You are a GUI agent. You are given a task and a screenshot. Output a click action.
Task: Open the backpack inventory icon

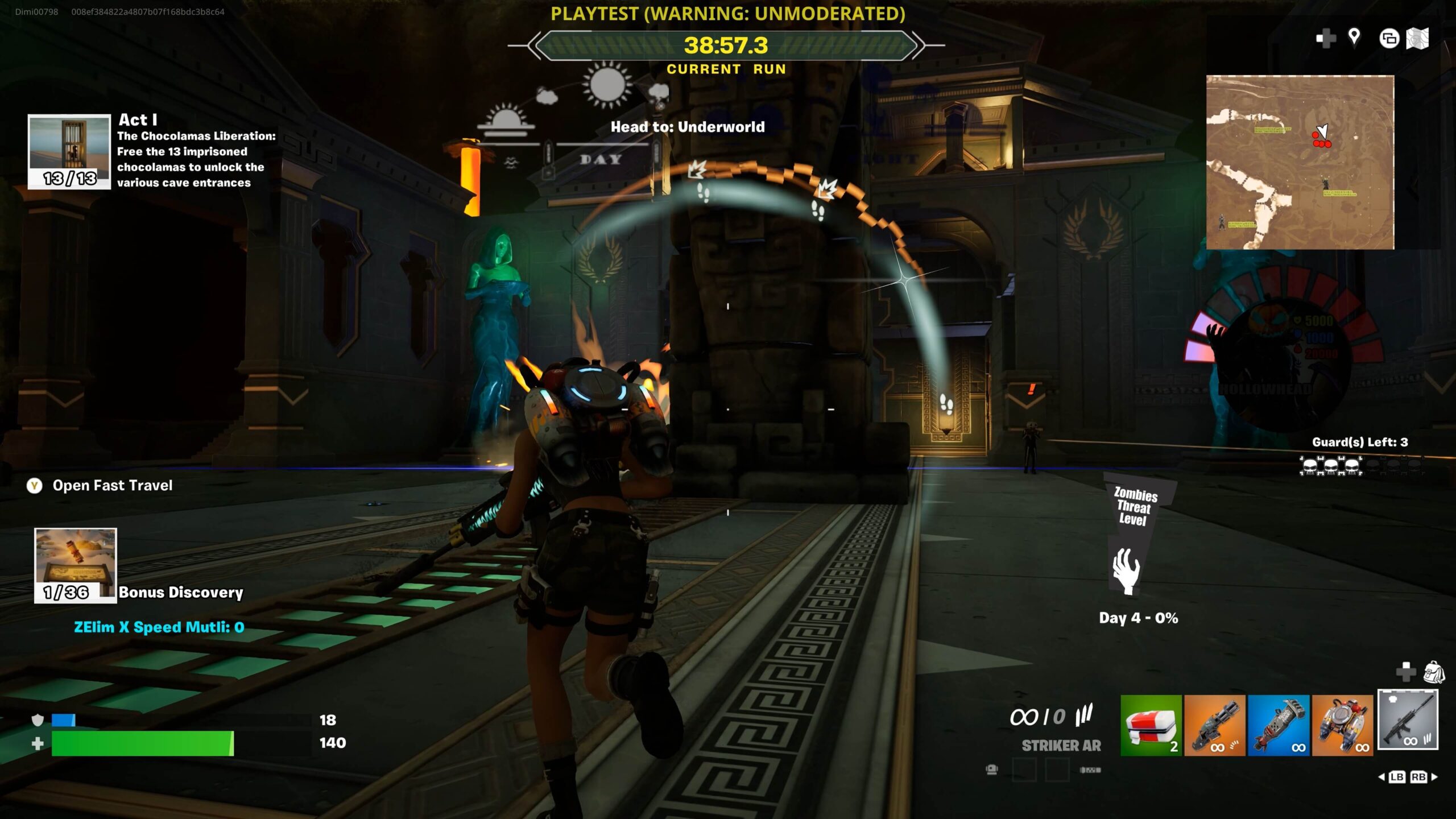pos(1434,672)
